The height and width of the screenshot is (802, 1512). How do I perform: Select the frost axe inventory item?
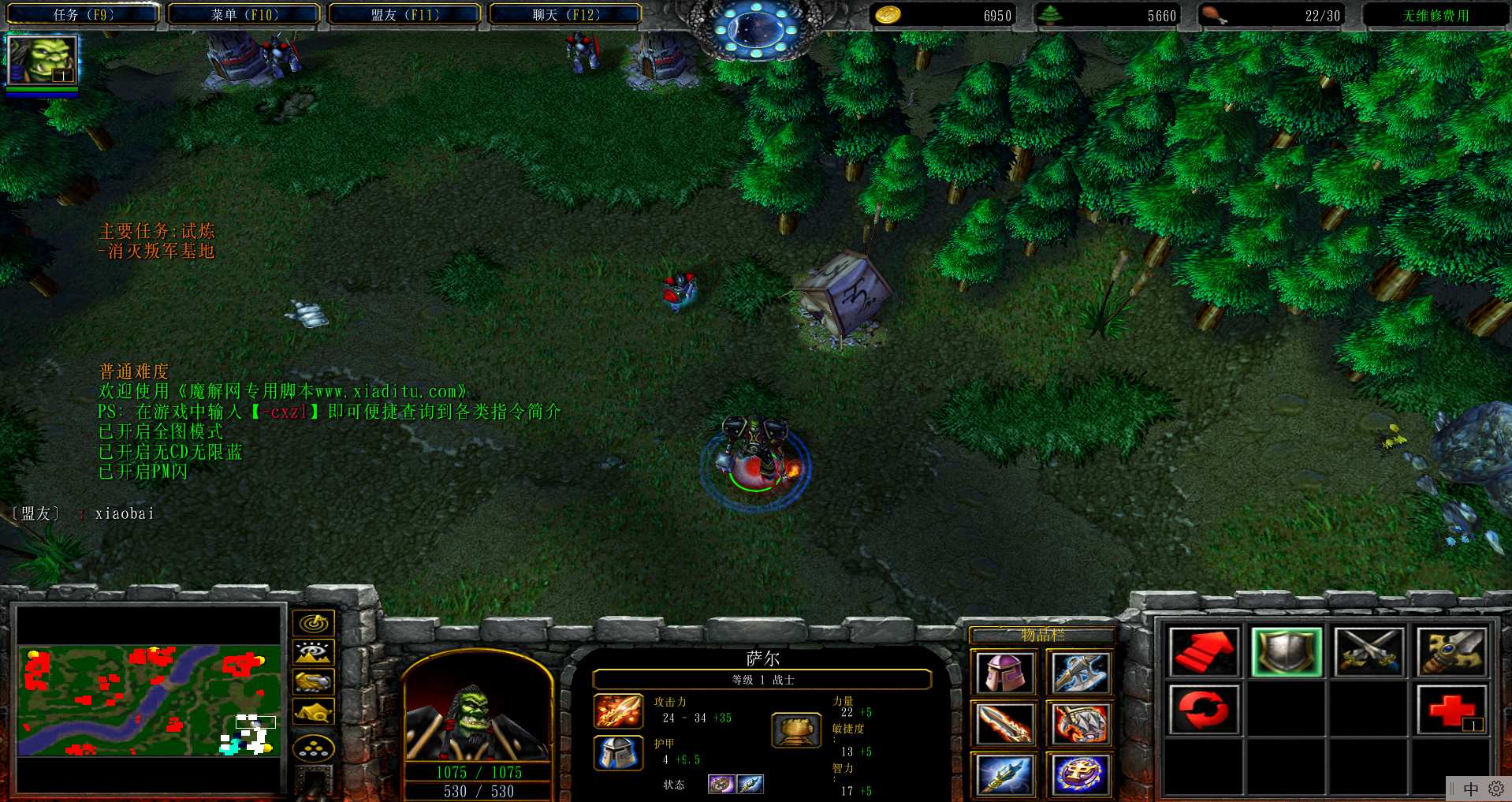tap(1079, 673)
